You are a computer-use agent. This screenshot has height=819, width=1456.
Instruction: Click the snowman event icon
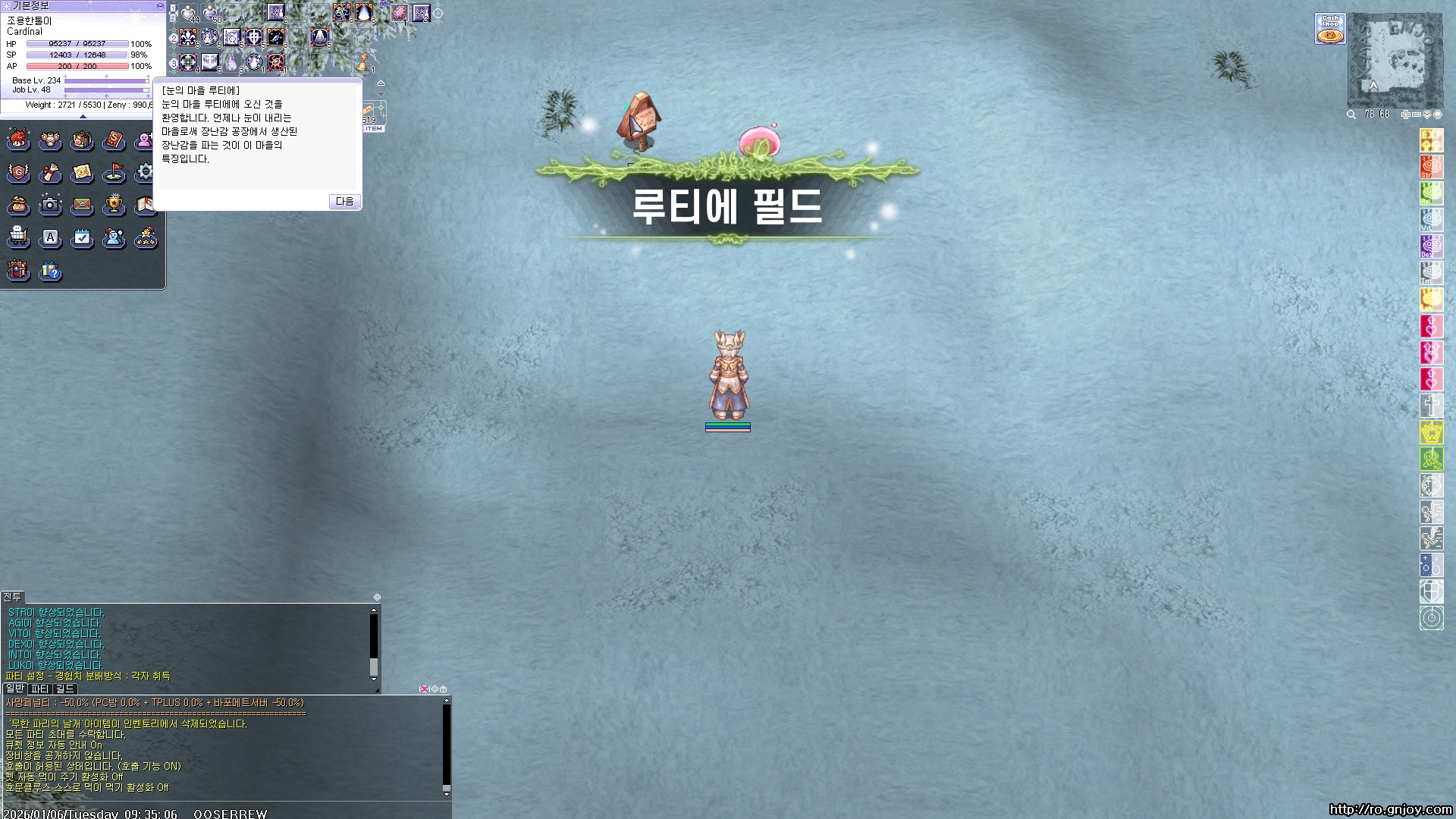tap(115, 238)
